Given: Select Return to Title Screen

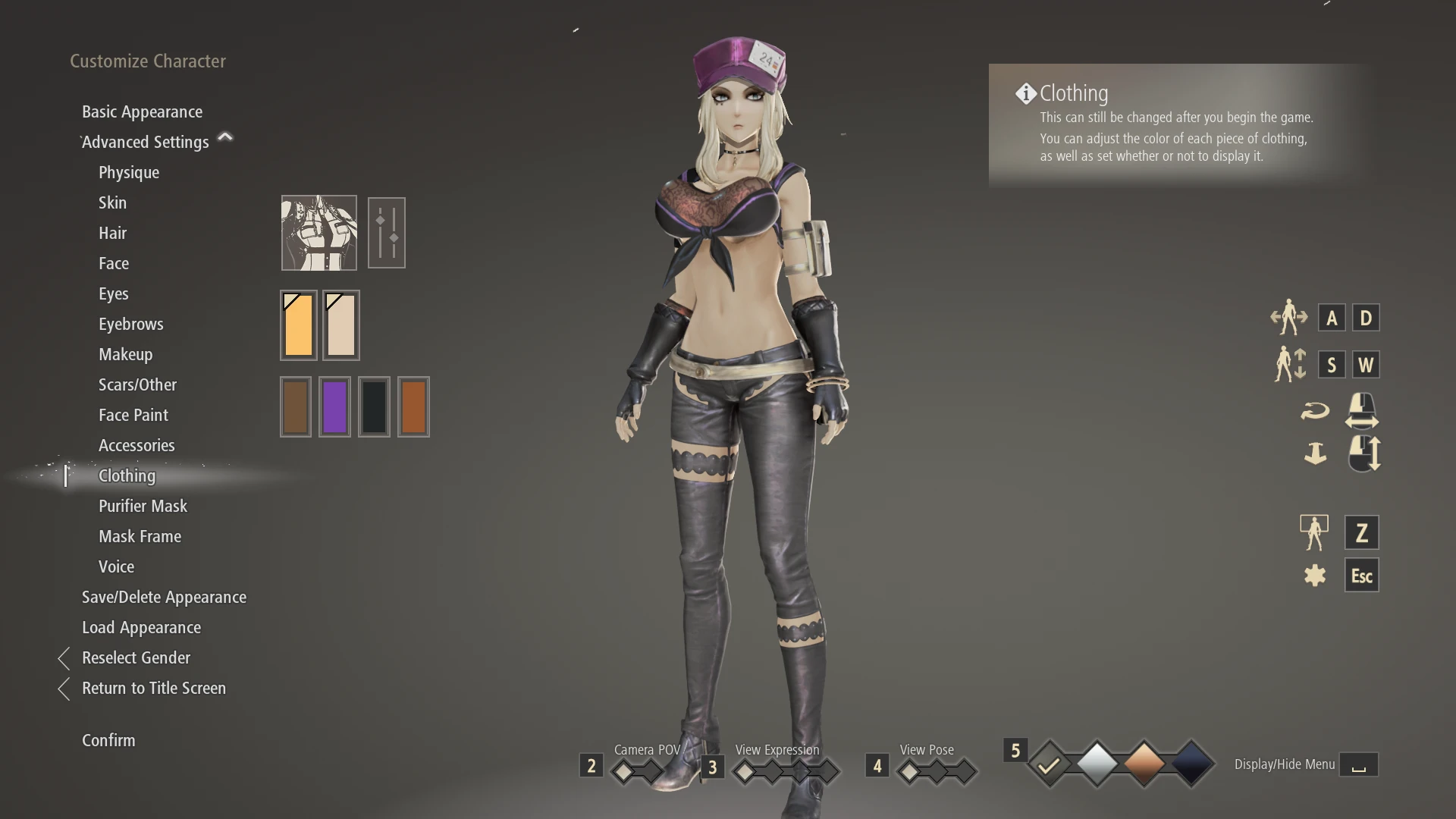Looking at the screenshot, I should [x=154, y=688].
